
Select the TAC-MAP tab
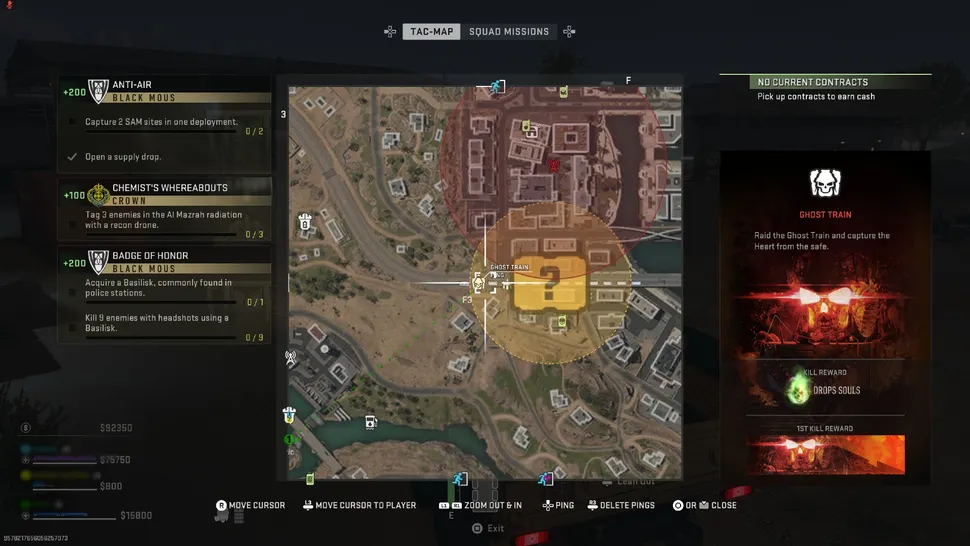click(x=432, y=32)
